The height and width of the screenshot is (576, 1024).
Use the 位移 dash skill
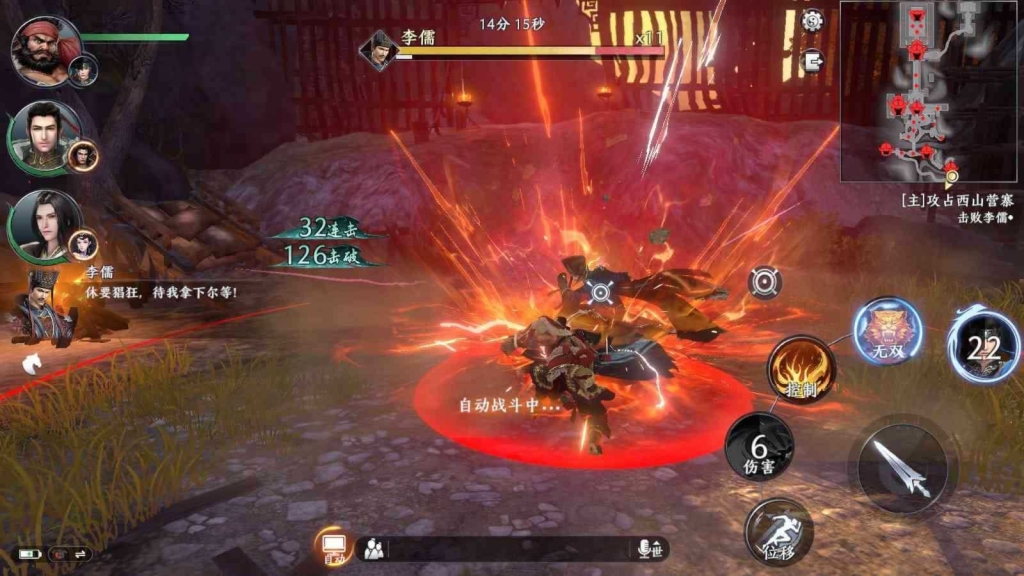(x=778, y=532)
